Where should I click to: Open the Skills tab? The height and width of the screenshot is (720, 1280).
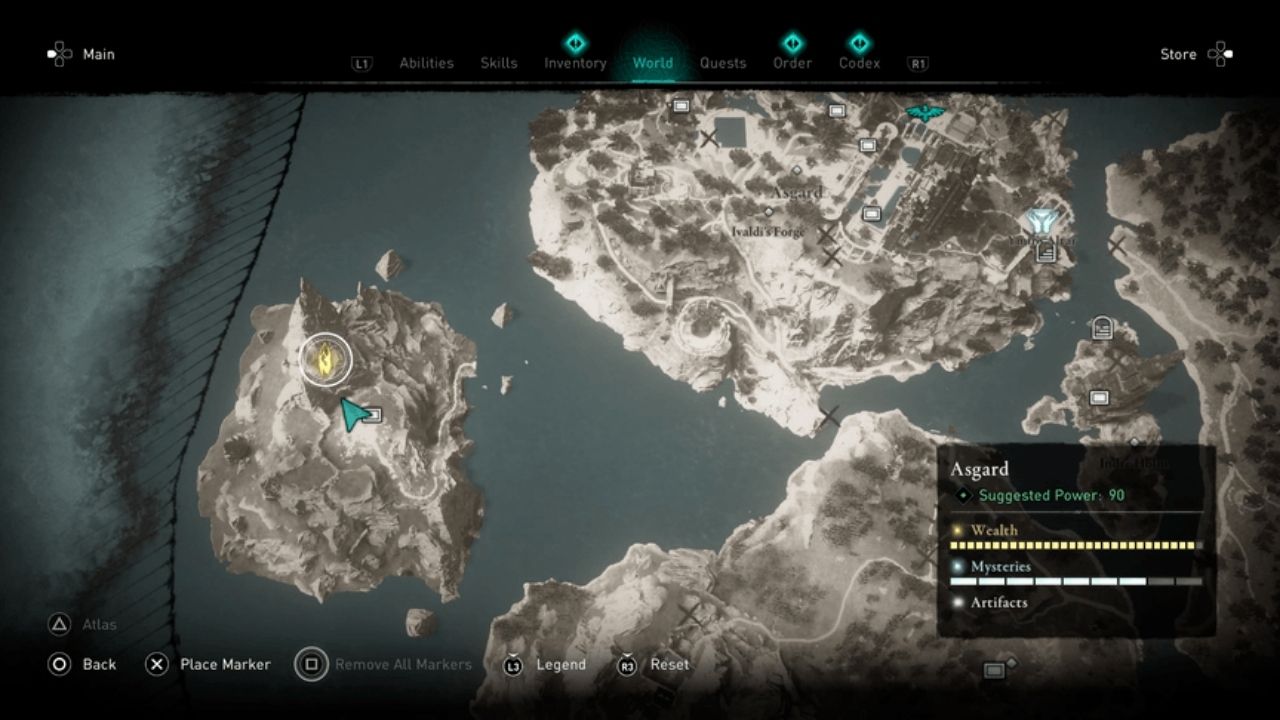click(x=498, y=63)
